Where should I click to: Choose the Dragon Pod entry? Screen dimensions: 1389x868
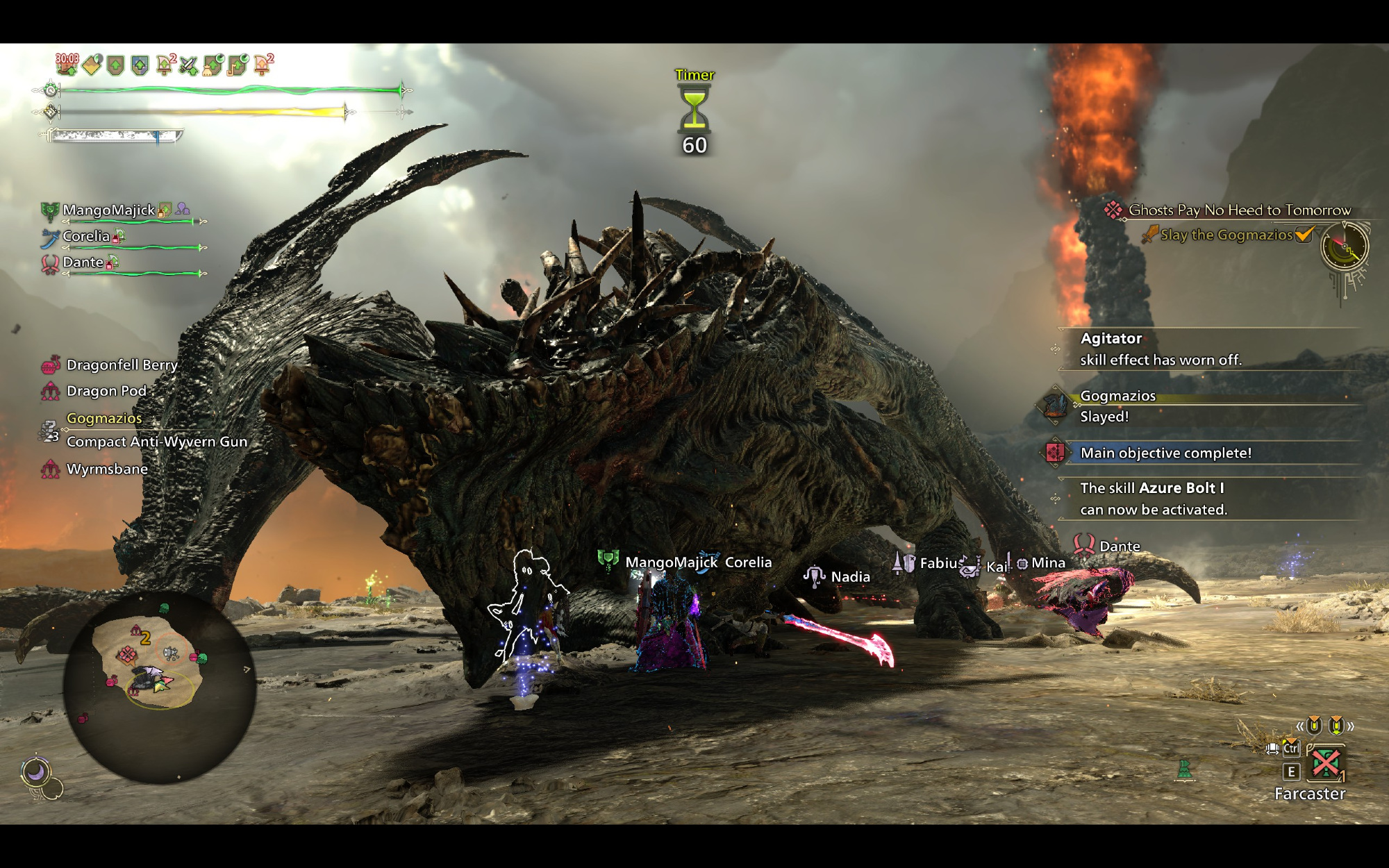pyautogui.click(x=106, y=392)
